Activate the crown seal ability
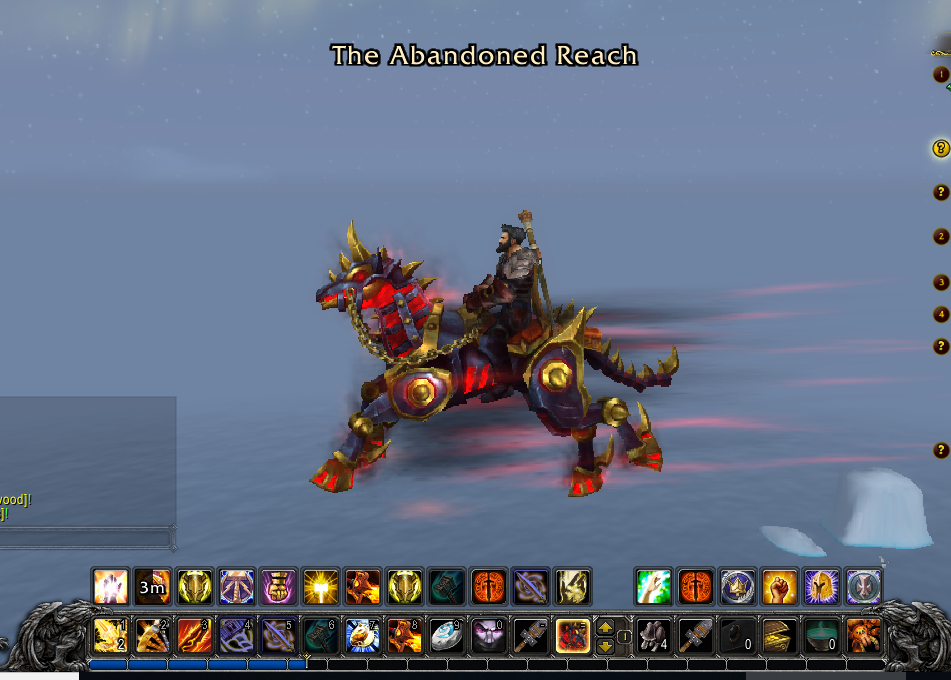The image size is (951, 680). click(x=737, y=587)
